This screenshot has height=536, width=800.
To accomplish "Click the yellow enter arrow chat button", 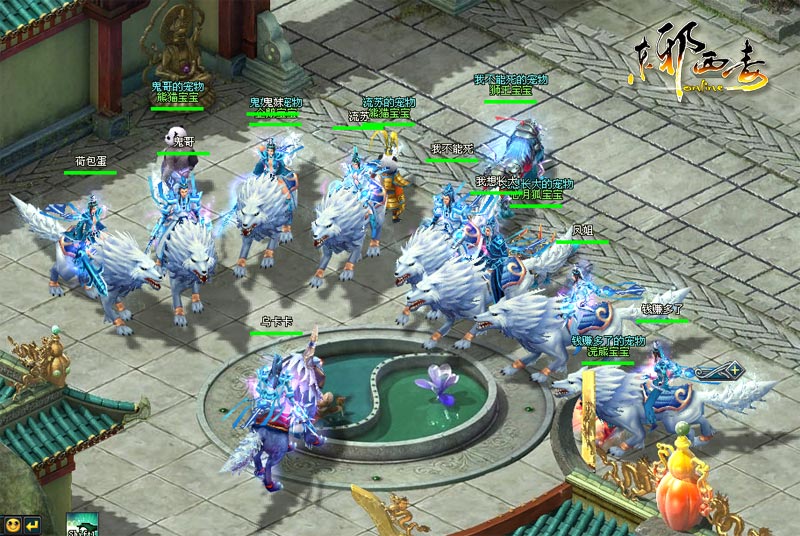I will click(33, 524).
